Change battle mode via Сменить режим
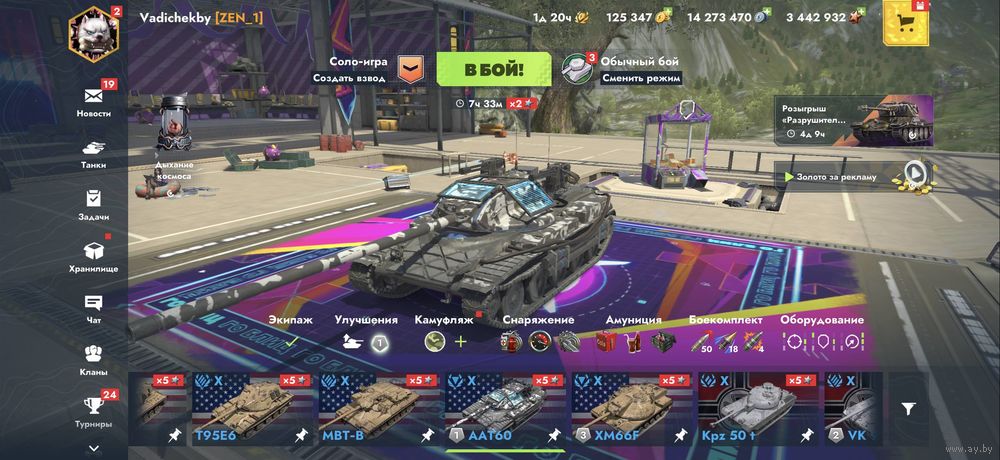The height and width of the screenshot is (460, 1000). point(641,78)
